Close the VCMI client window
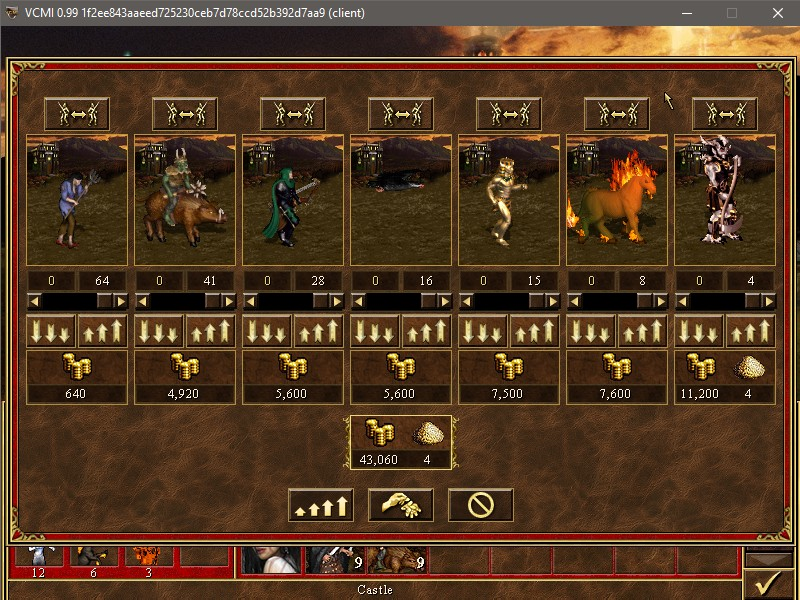Image resolution: width=800 pixels, height=600 pixels. (777, 13)
